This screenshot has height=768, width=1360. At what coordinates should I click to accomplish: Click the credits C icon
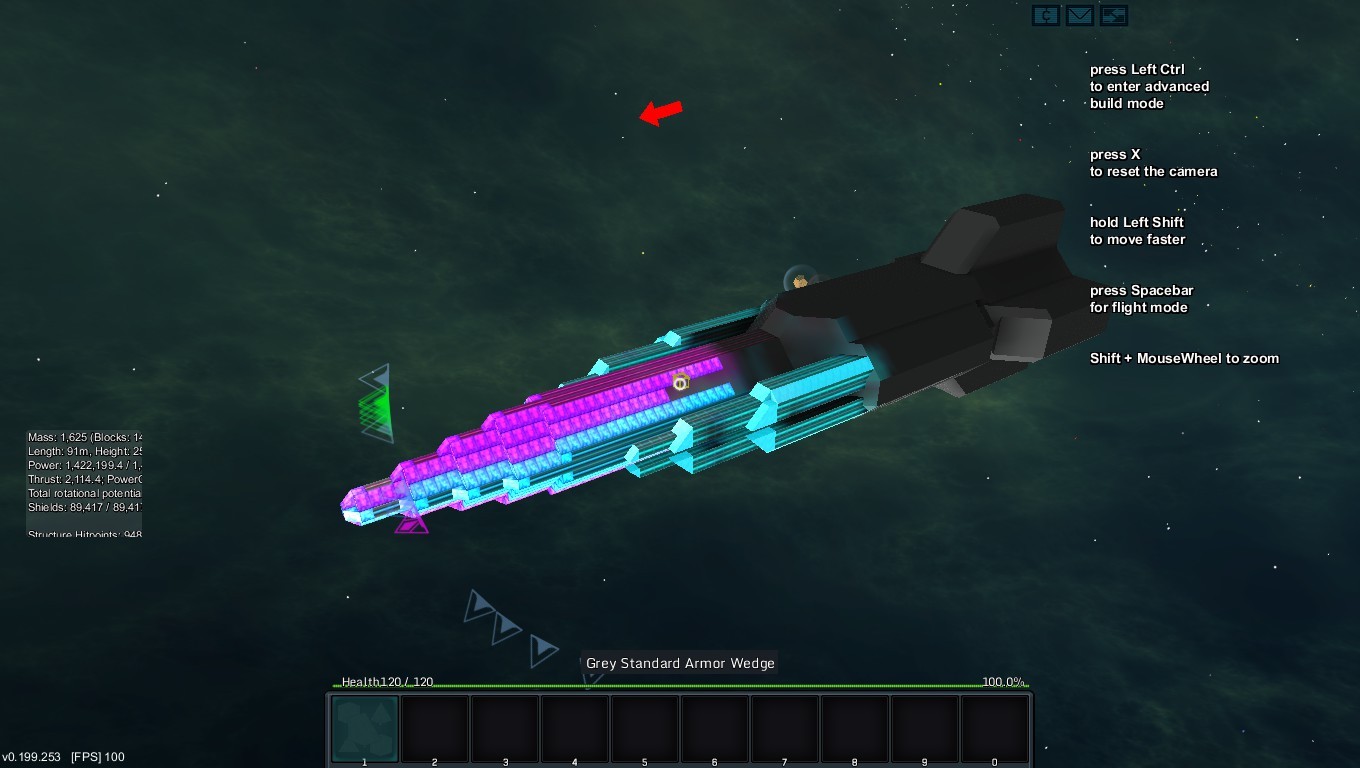click(x=1046, y=15)
